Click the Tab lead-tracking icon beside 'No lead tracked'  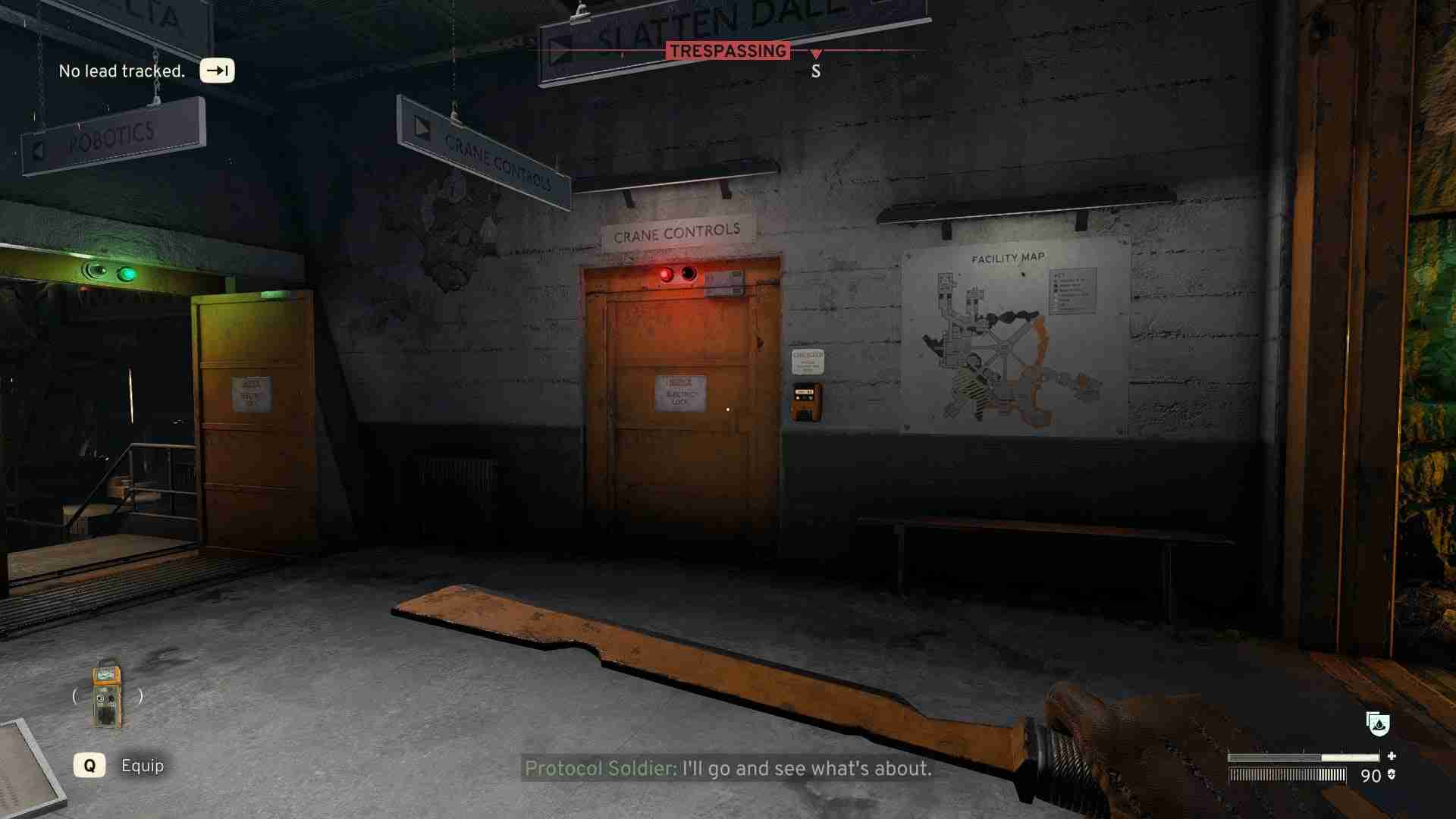(x=217, y=71)
